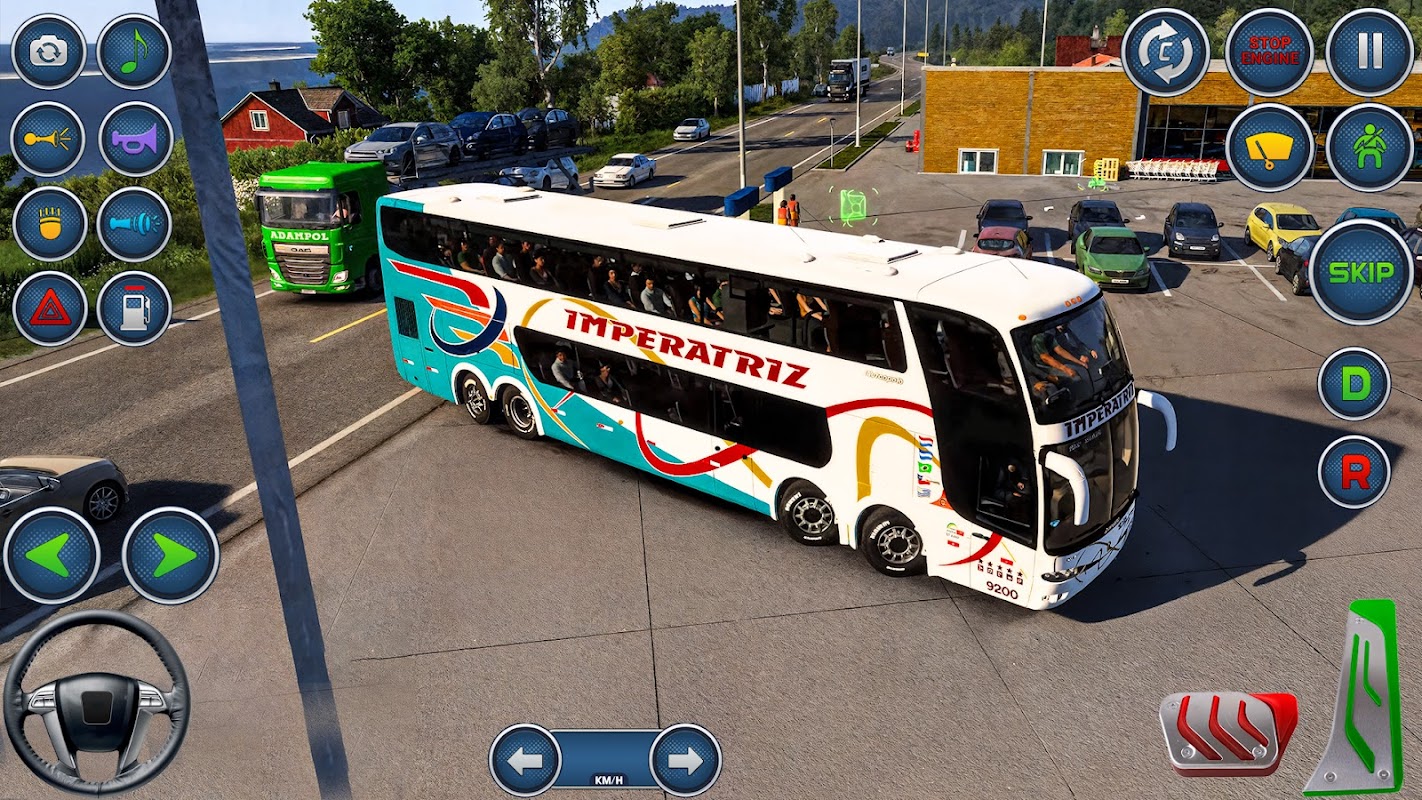Shift into reverse with R
Image resolution: width=1422 pixels, height=800 pixels.
pos(1355,472)
